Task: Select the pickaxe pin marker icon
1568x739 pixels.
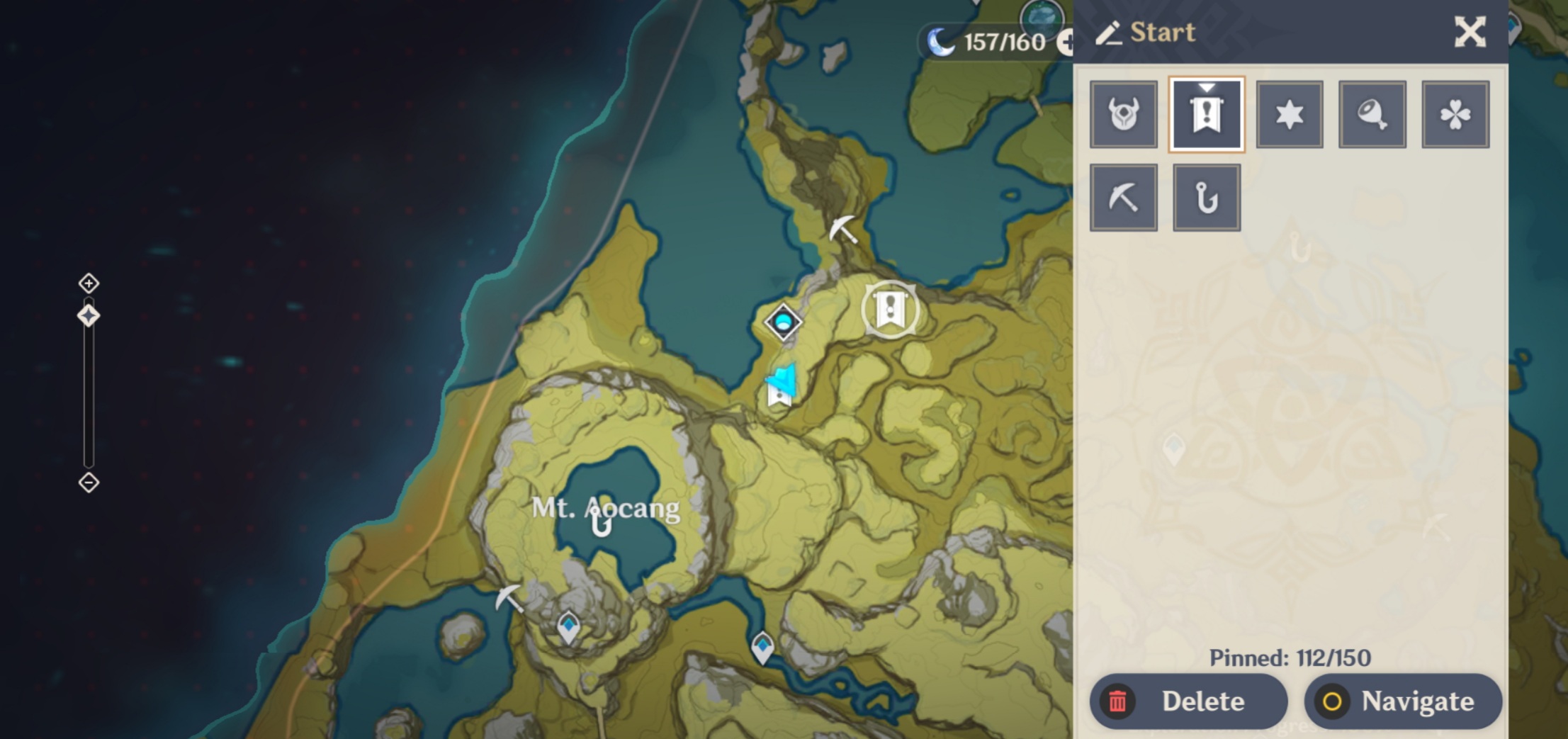Action: click(x=1124, y=196)
